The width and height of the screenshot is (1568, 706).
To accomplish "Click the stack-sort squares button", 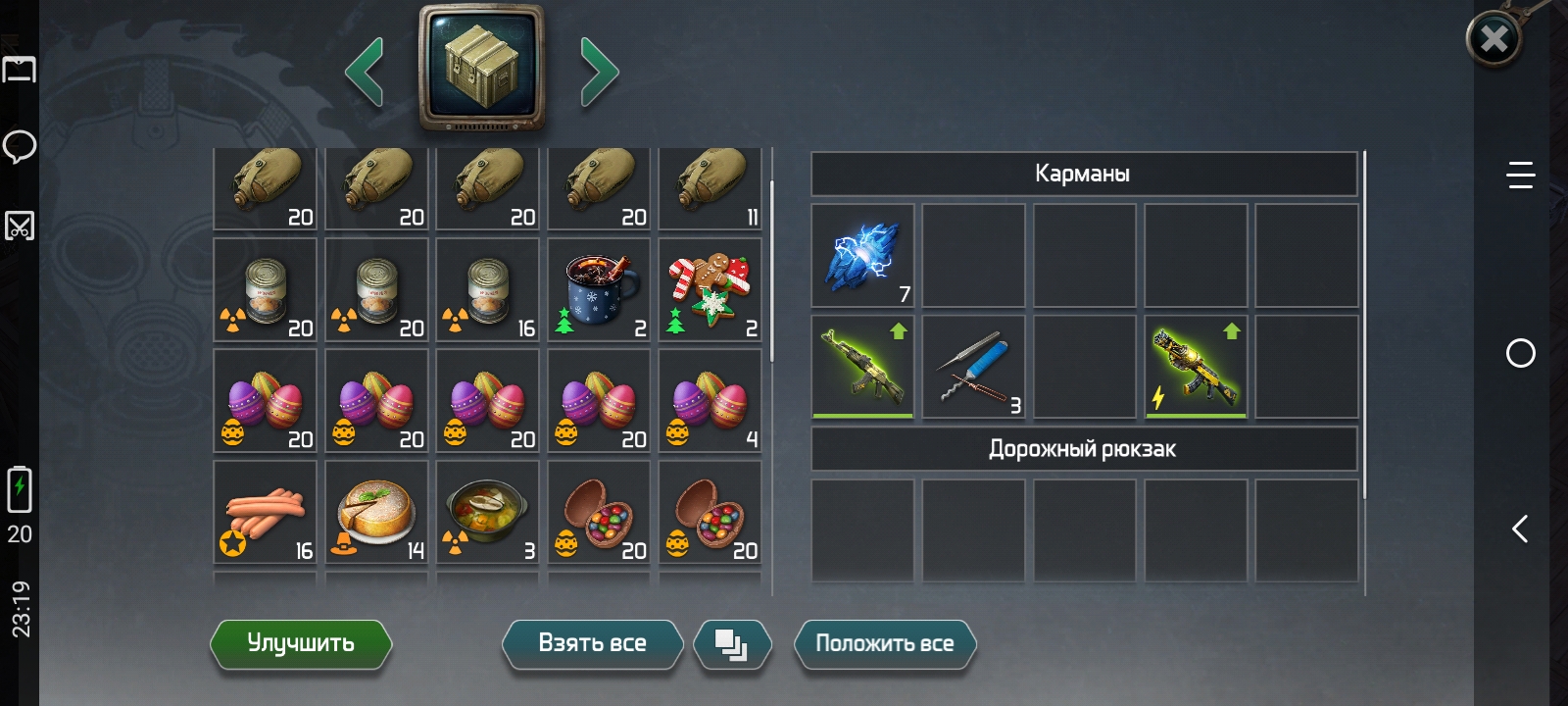I will click(x=731, y=644).
